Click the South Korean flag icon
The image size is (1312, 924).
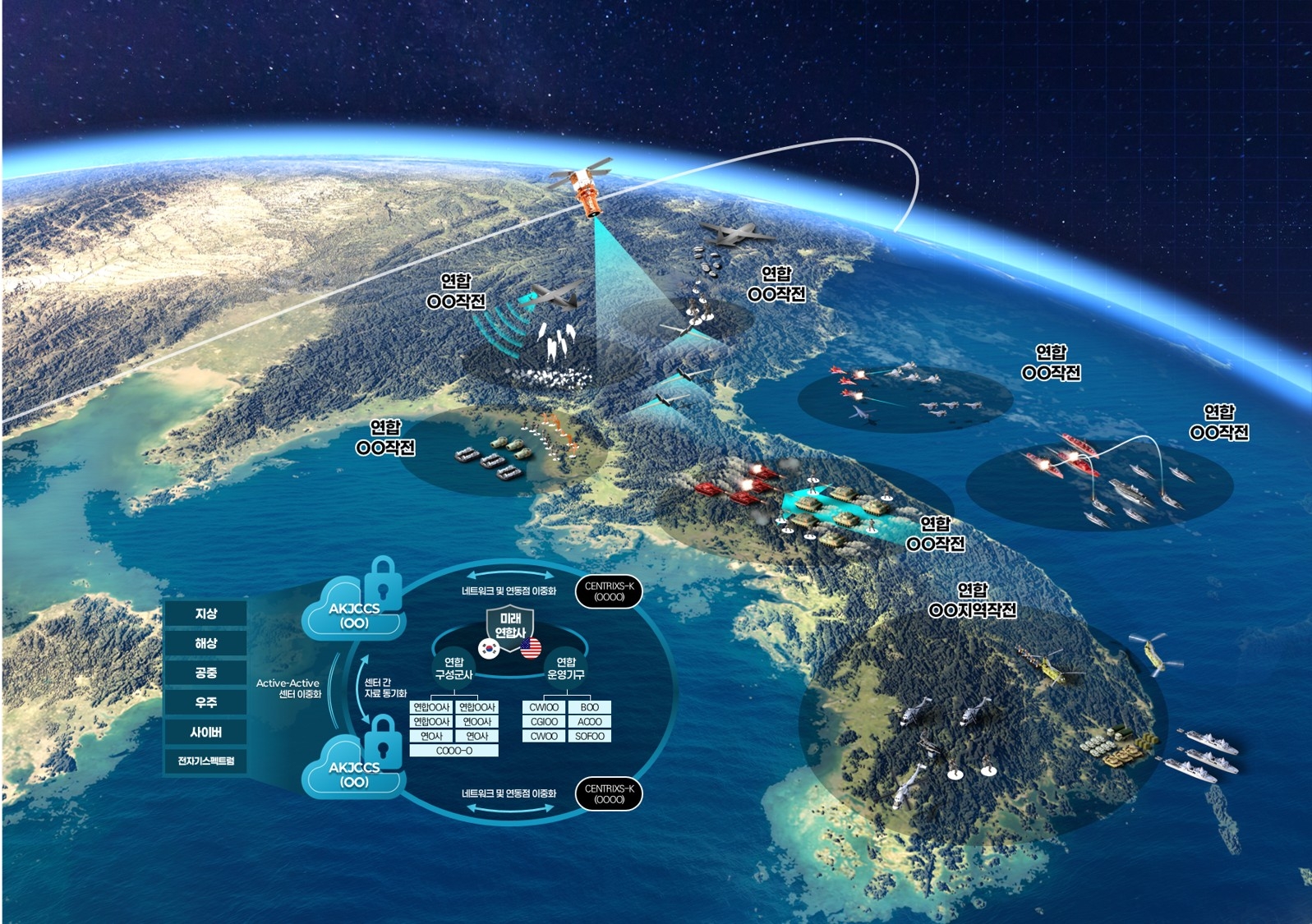pyautogui.click(x=490, y=648)
